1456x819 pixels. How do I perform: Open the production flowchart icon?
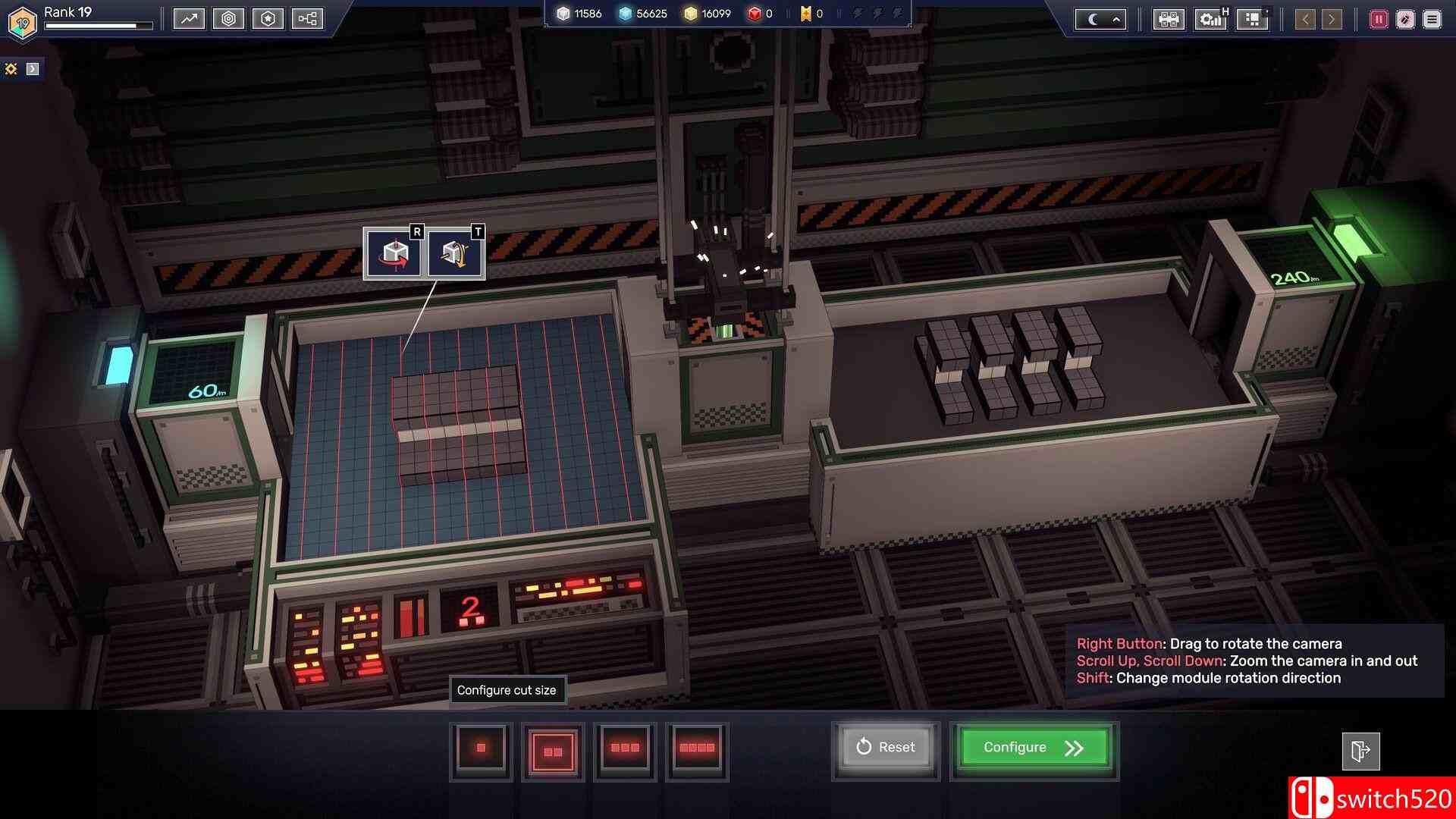coord(307,18)
